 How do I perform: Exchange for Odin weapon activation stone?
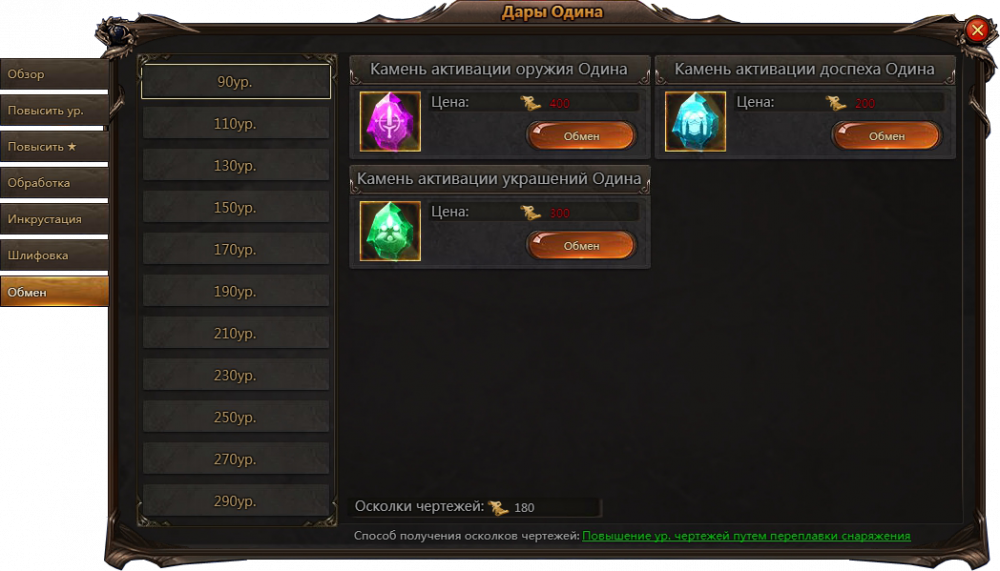[x=580, y=136]
